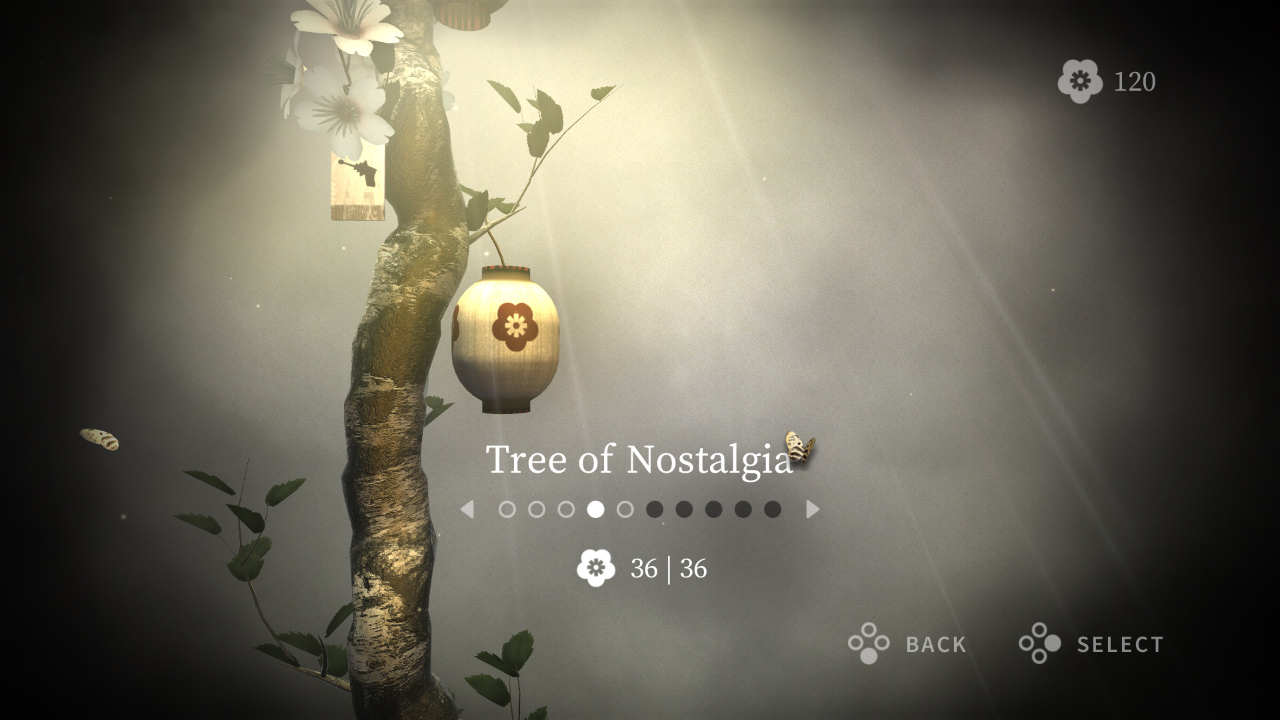Click the flower icon beside the 36|36 counter
This screenshot has height=720, width=1280.
pos(597,567)
